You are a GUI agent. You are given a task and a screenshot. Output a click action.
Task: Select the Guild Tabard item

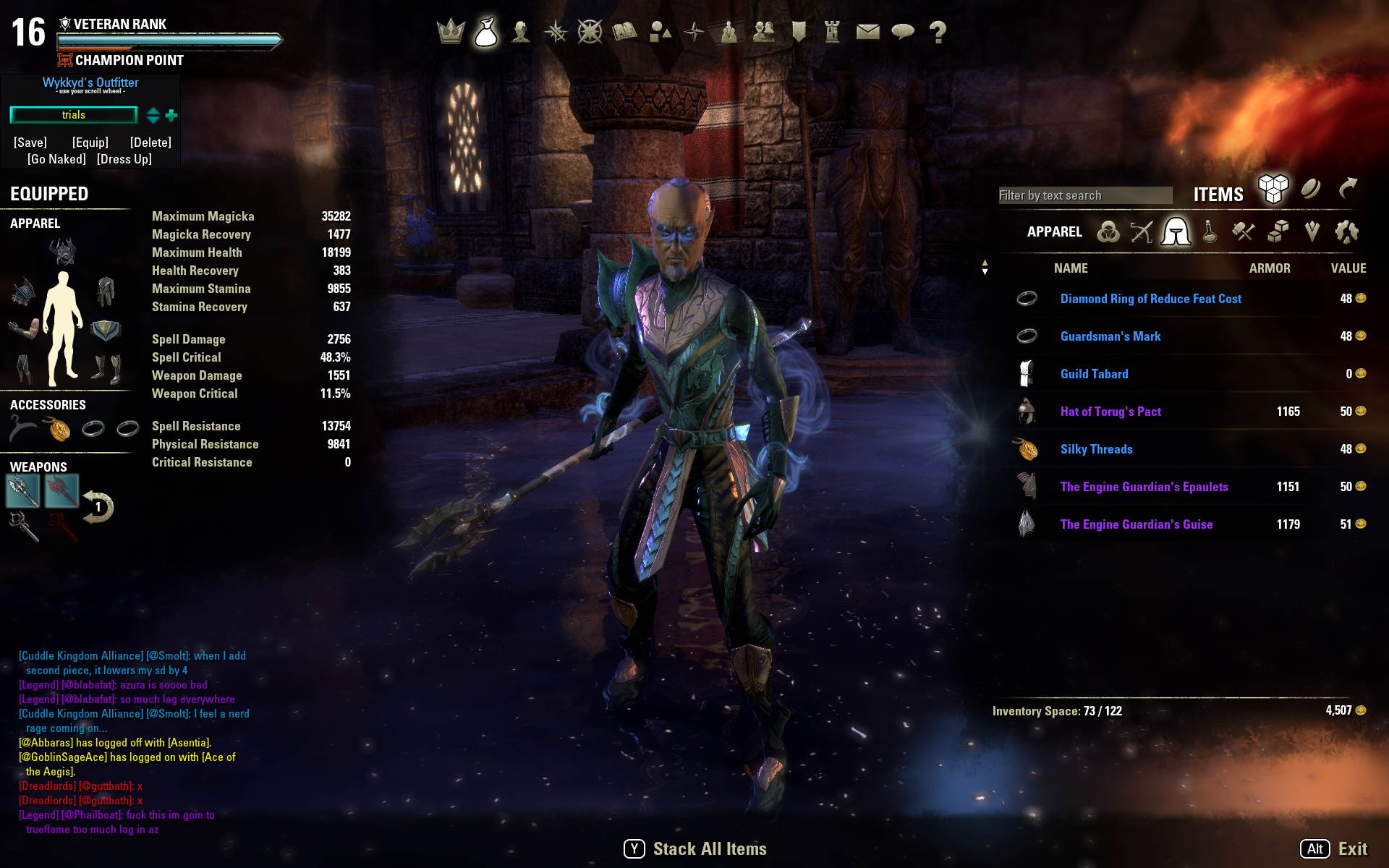point(1094,374)
